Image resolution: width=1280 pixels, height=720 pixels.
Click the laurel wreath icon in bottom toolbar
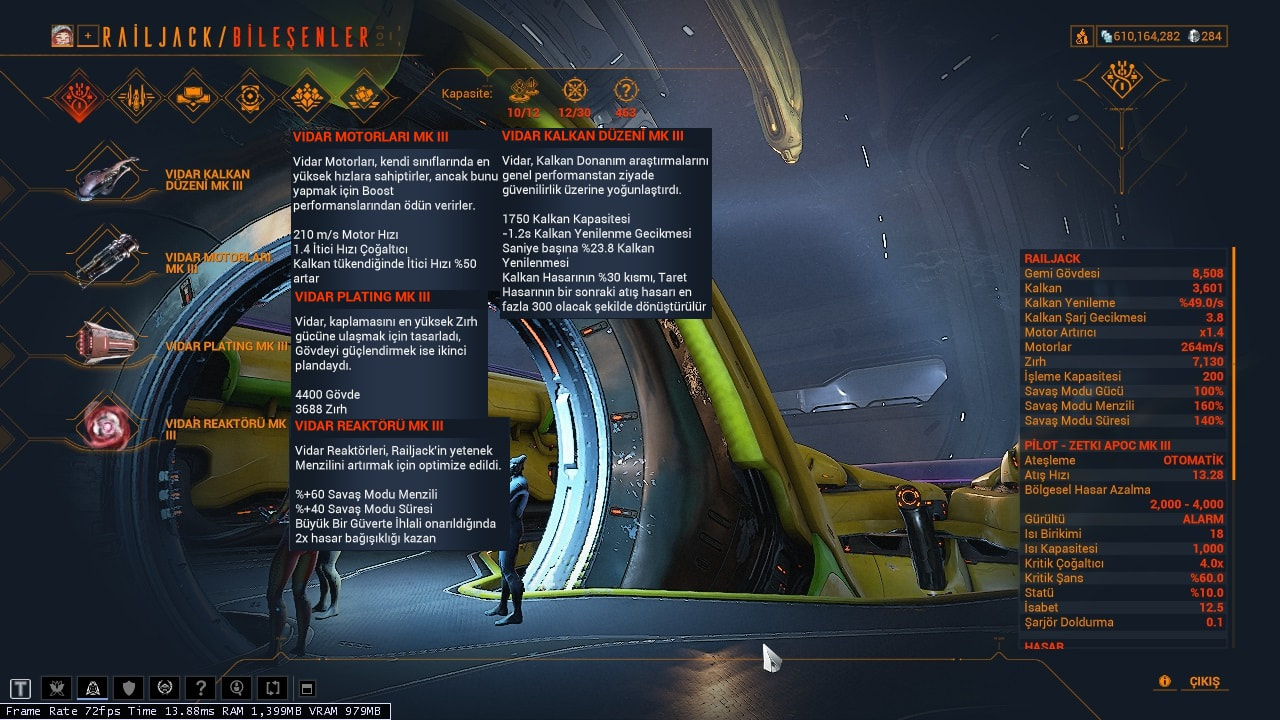tap(165, 688)
